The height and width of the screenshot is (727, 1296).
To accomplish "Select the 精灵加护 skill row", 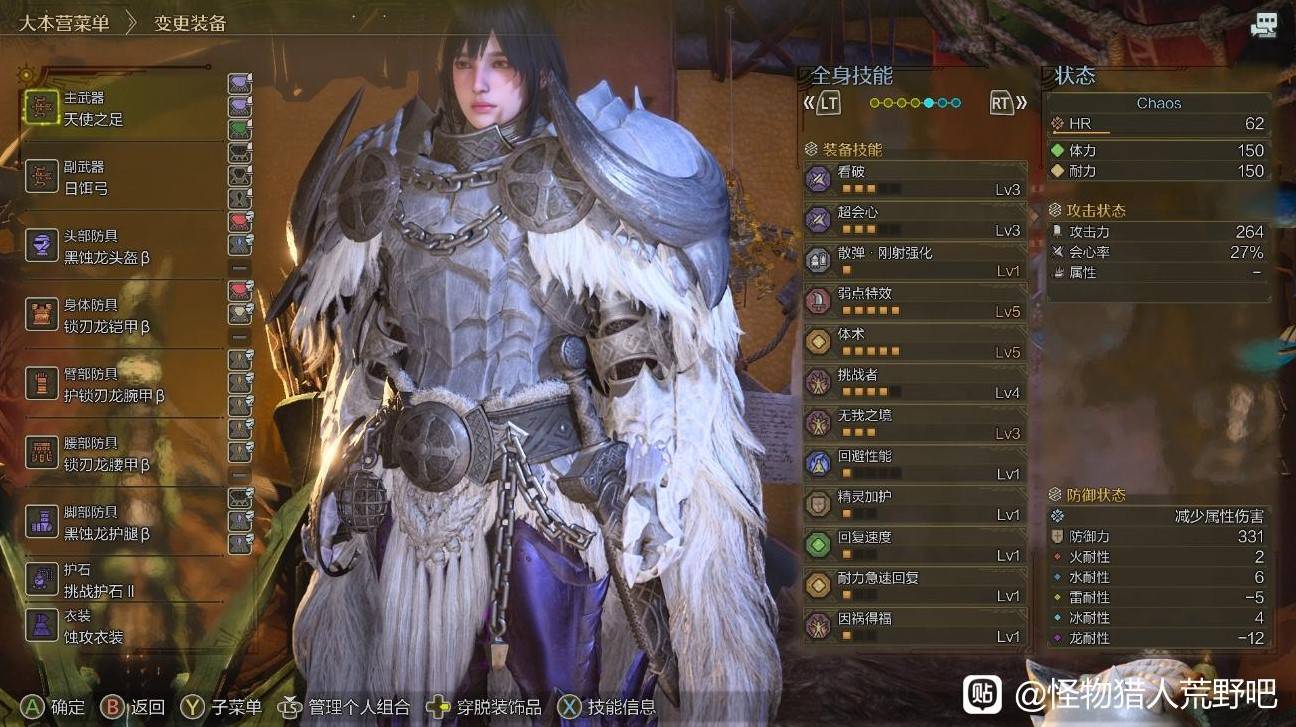I will point(915,505).
